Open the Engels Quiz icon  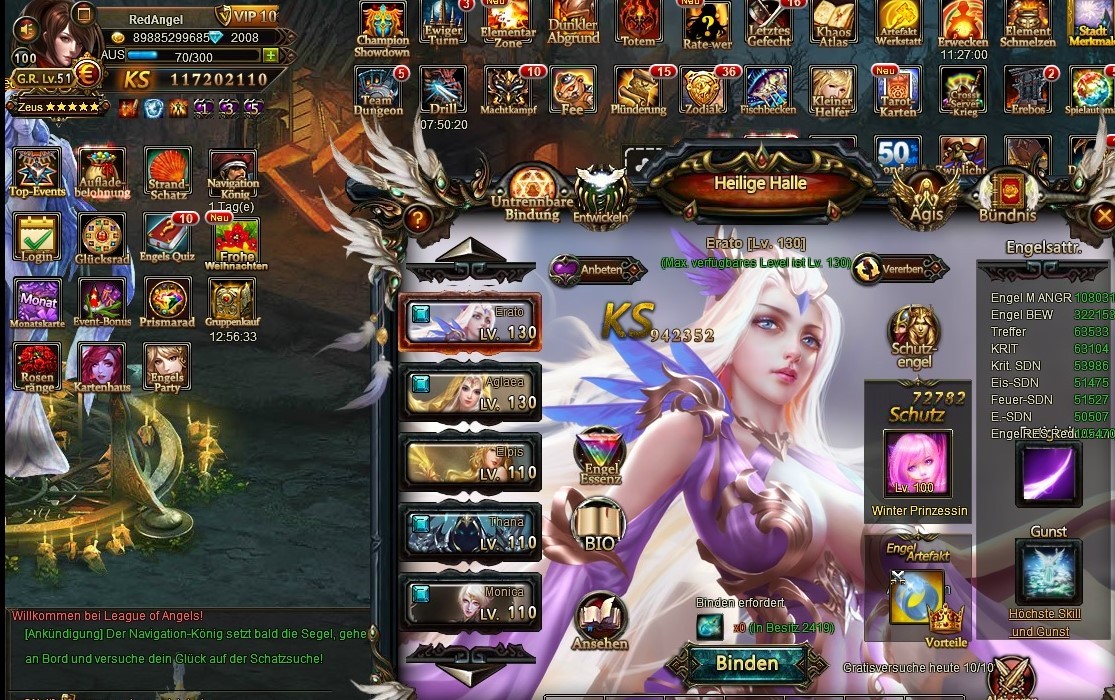(x=169, y=239)
